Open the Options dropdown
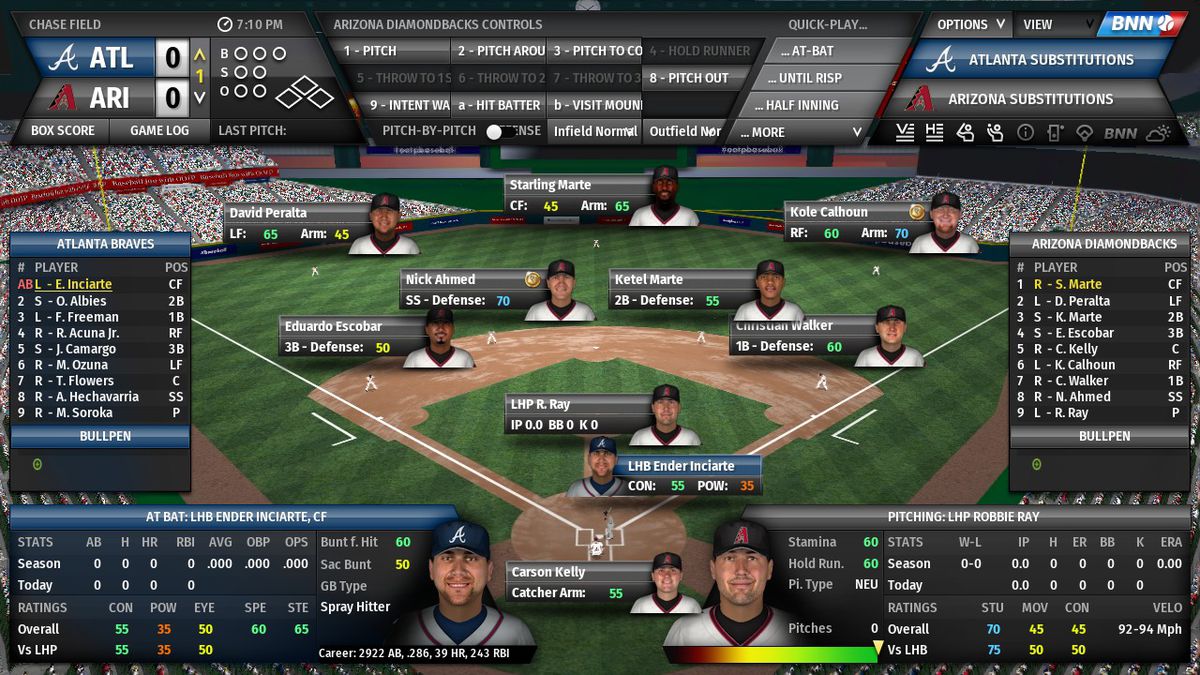Image resolution: width=1200 pixels, height=675 pixels. coord(970,24)
